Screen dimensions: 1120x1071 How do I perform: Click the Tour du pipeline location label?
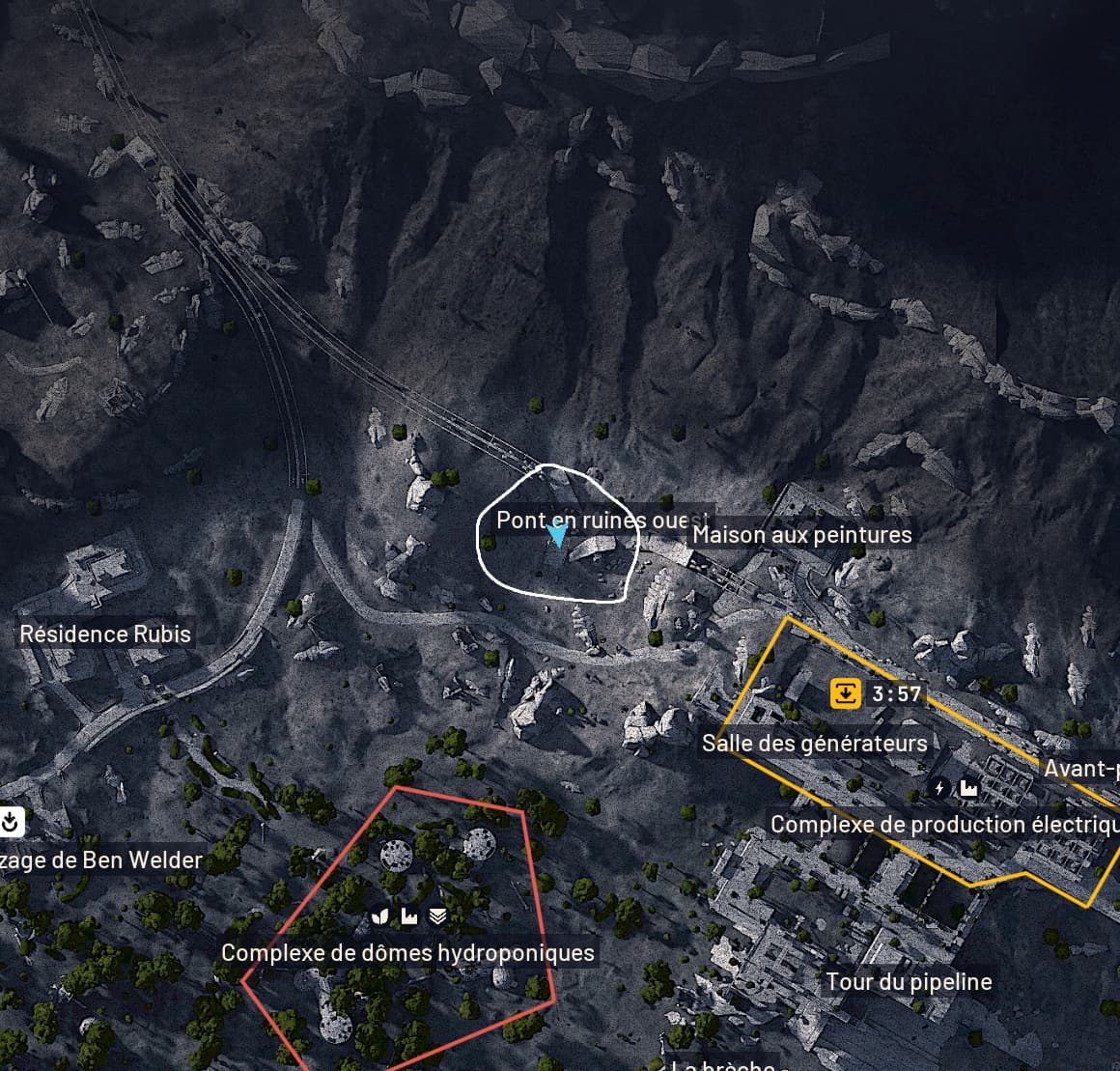point(909,982)
